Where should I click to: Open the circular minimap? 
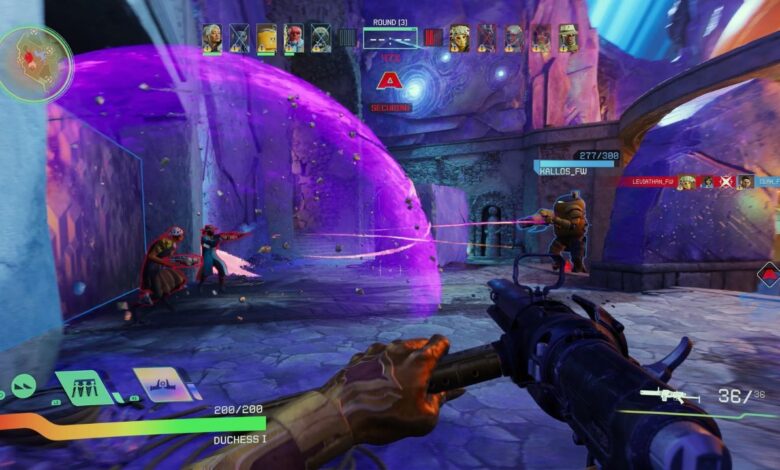pos(35,62)
